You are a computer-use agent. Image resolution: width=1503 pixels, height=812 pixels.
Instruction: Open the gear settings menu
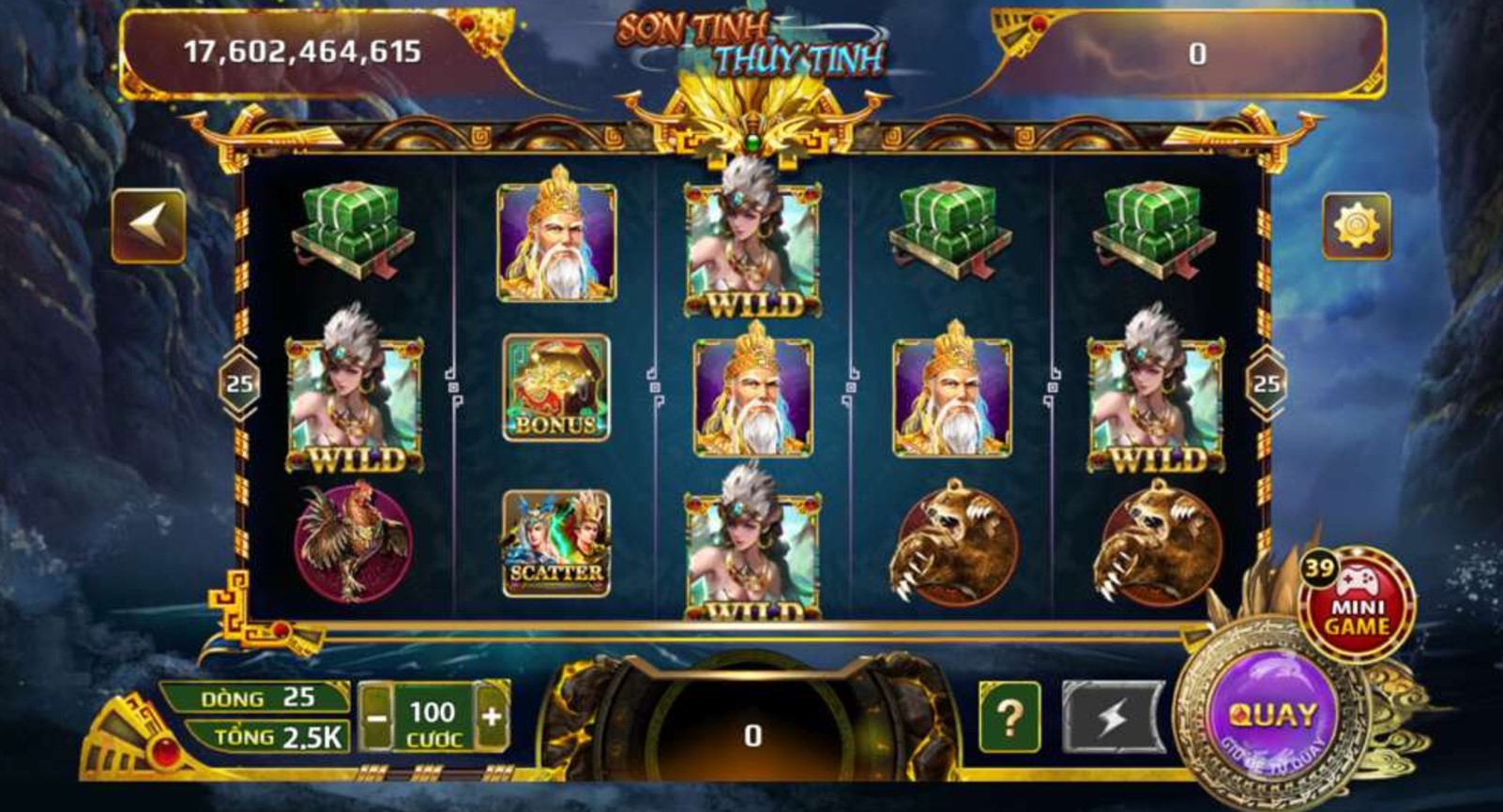[x=1356, y=226]
